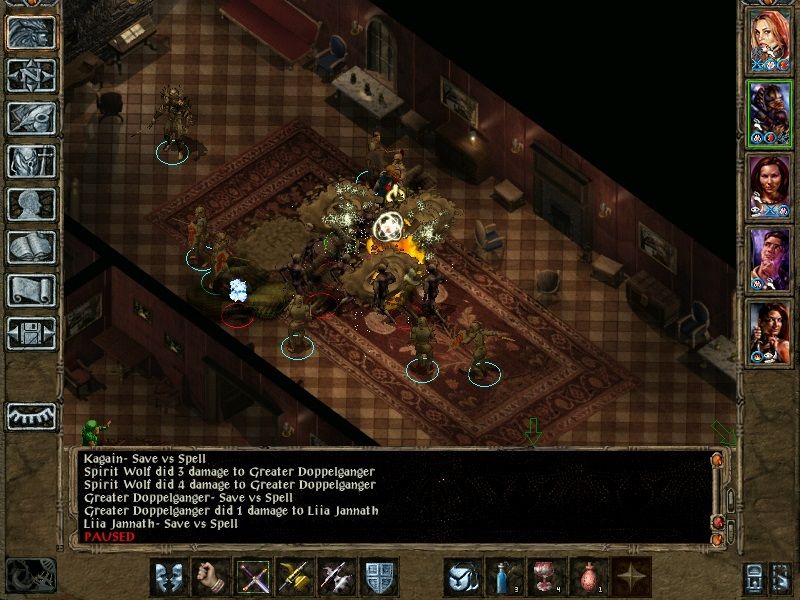Open the options floppy disk menu
Screen dimensions: 800x600
click(x=30, y=333)
